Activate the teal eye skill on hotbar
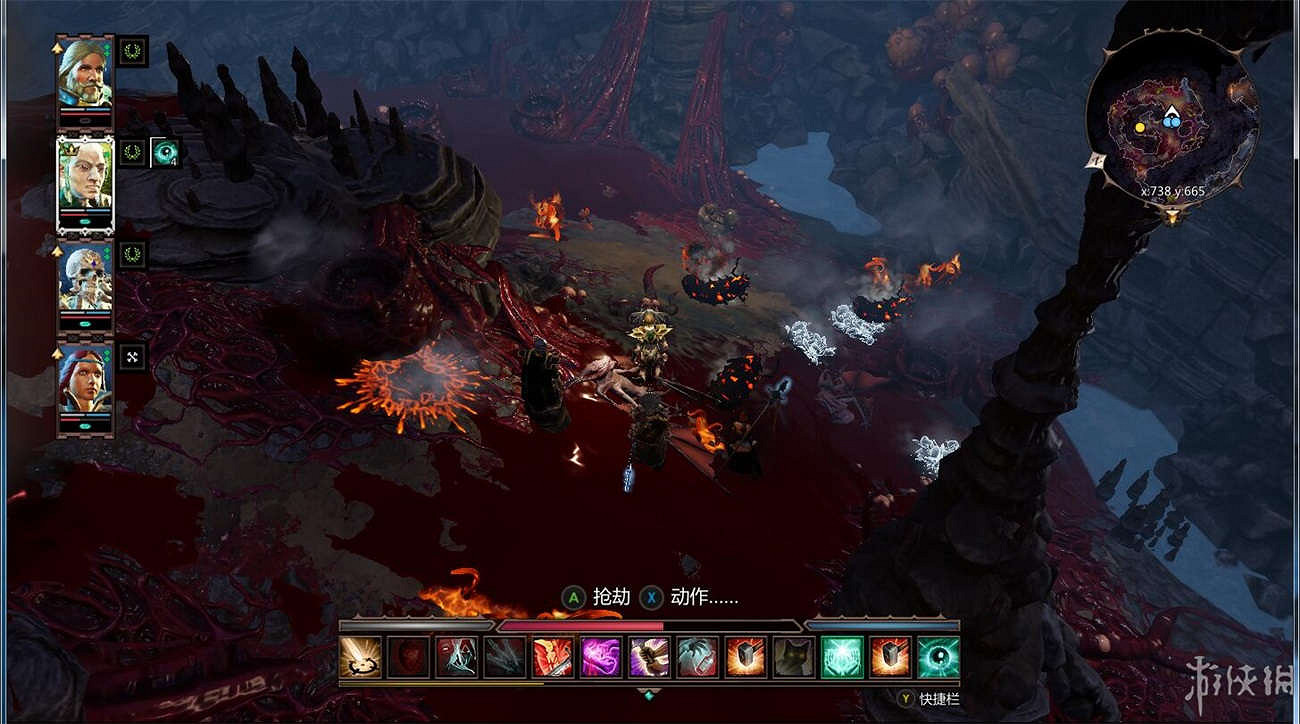 [938, 657]
